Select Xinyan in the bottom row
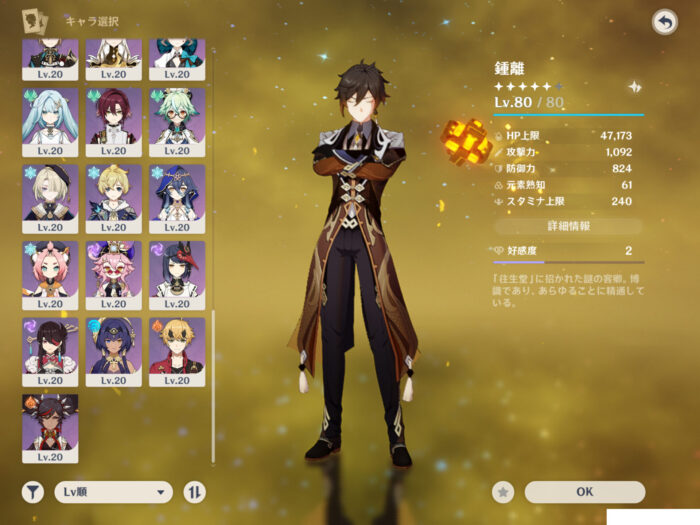The image size is (700, 525). 50,427
